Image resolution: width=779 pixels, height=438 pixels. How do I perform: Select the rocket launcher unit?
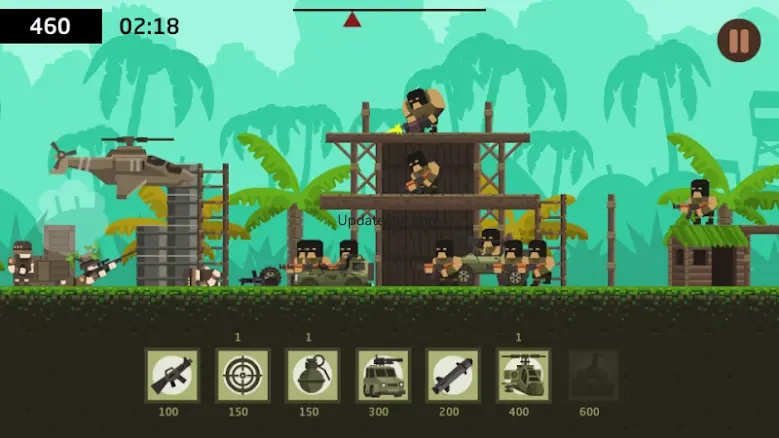[453, 375]
